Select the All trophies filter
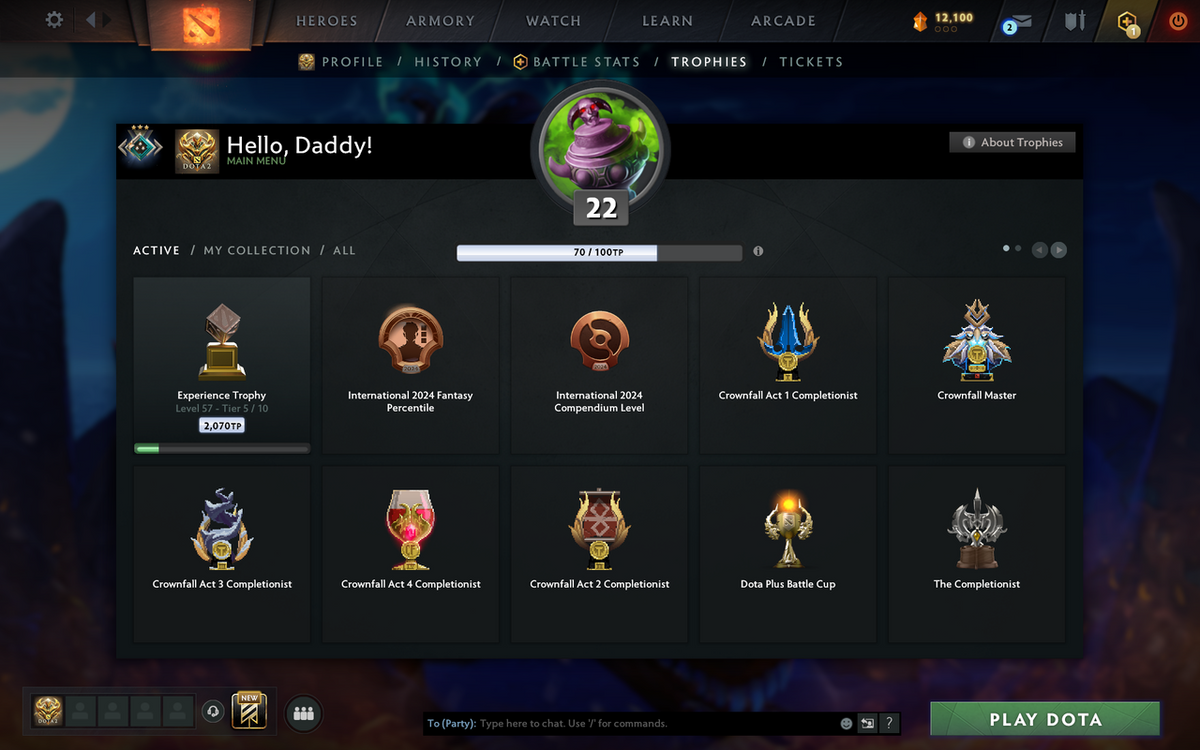Image resolution: width=1200 pixels, height=750 pixels. pos(344,250)
